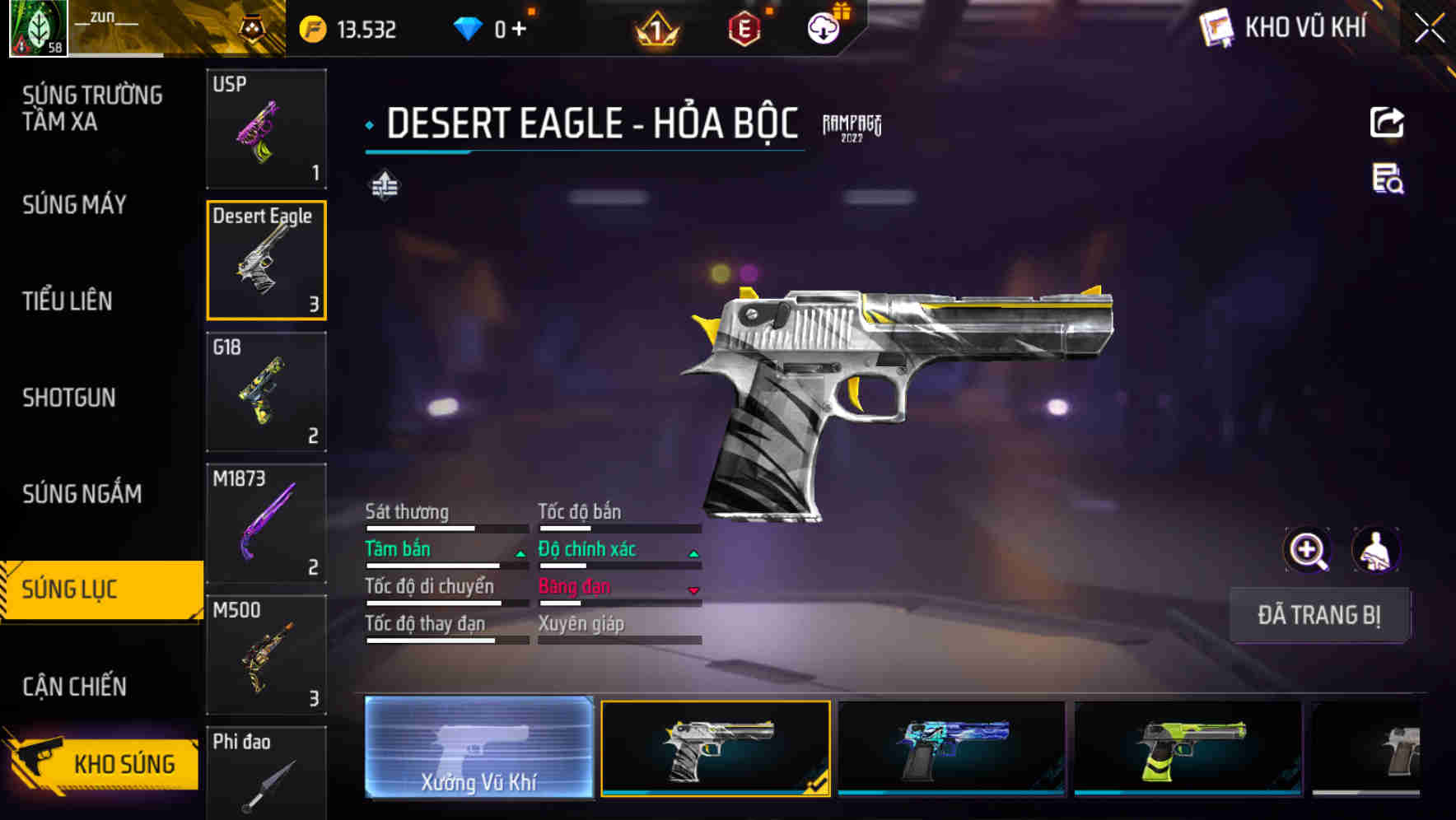Preview the weapon on character

(1375, 551)
